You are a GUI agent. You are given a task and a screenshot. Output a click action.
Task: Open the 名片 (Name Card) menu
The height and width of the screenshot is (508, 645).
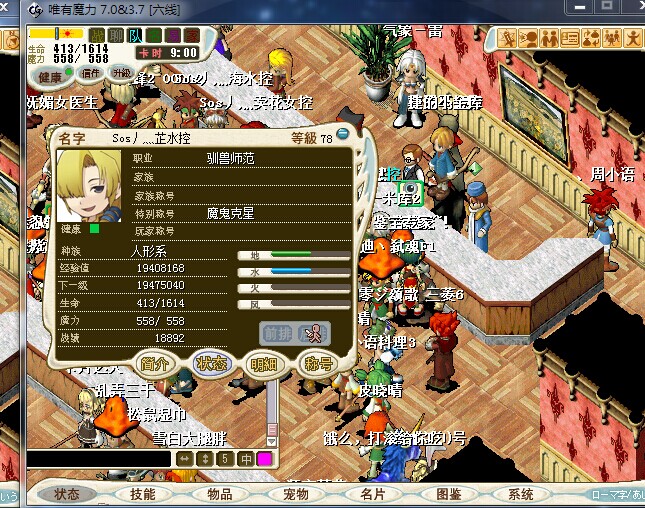tap(372, 494)
